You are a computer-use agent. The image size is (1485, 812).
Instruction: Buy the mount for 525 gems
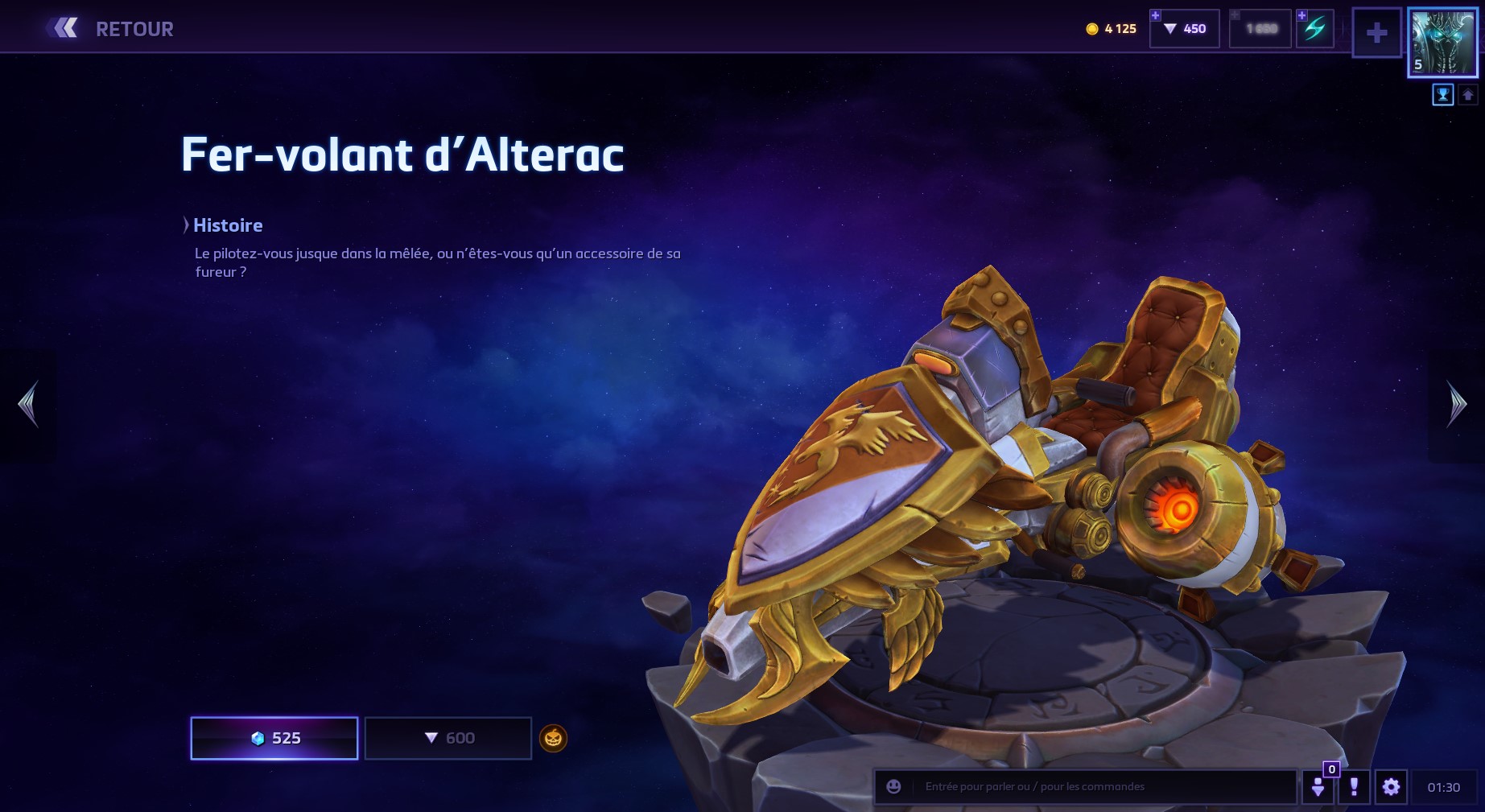point(274,738)
